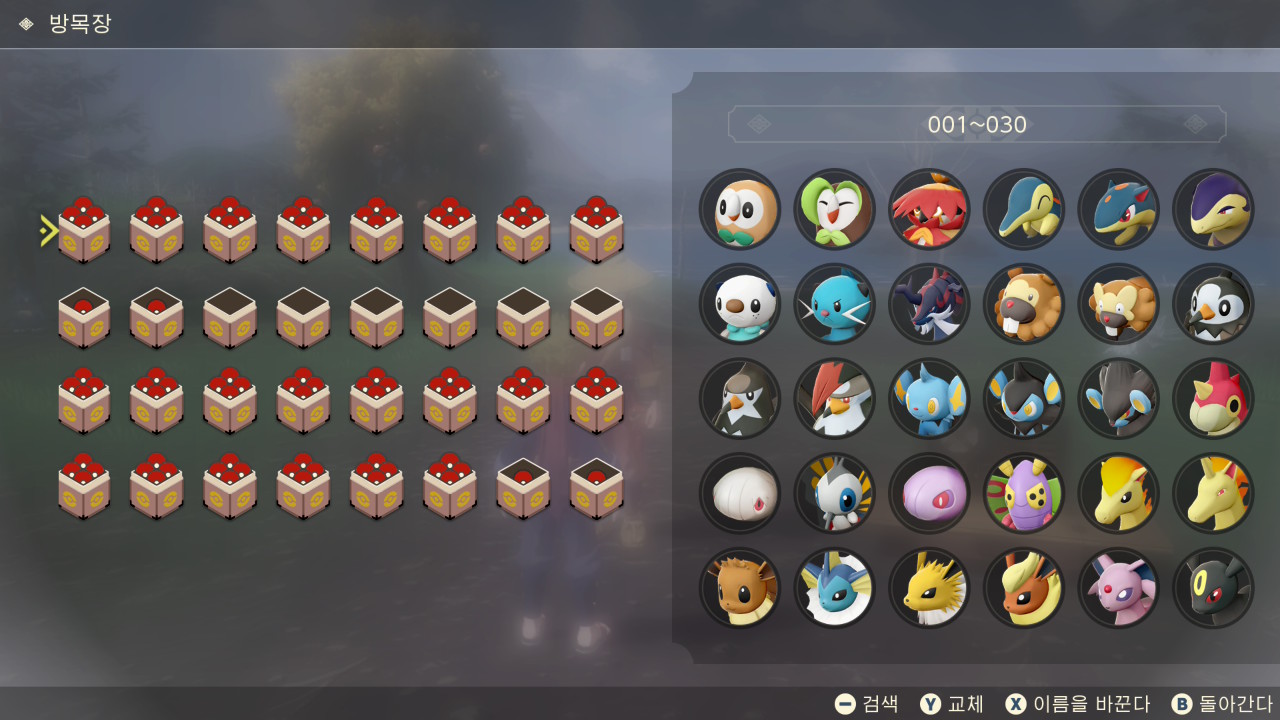Select Eevee's portrait
This screenshot has height=720, width=1280.
(740, 588)
